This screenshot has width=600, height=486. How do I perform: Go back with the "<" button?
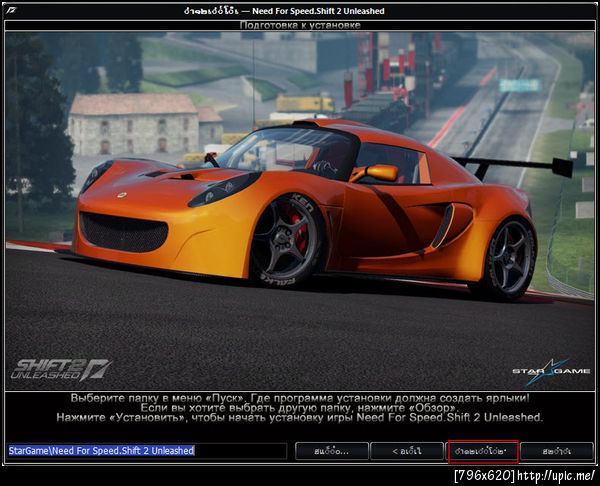[x=406, y=451]
